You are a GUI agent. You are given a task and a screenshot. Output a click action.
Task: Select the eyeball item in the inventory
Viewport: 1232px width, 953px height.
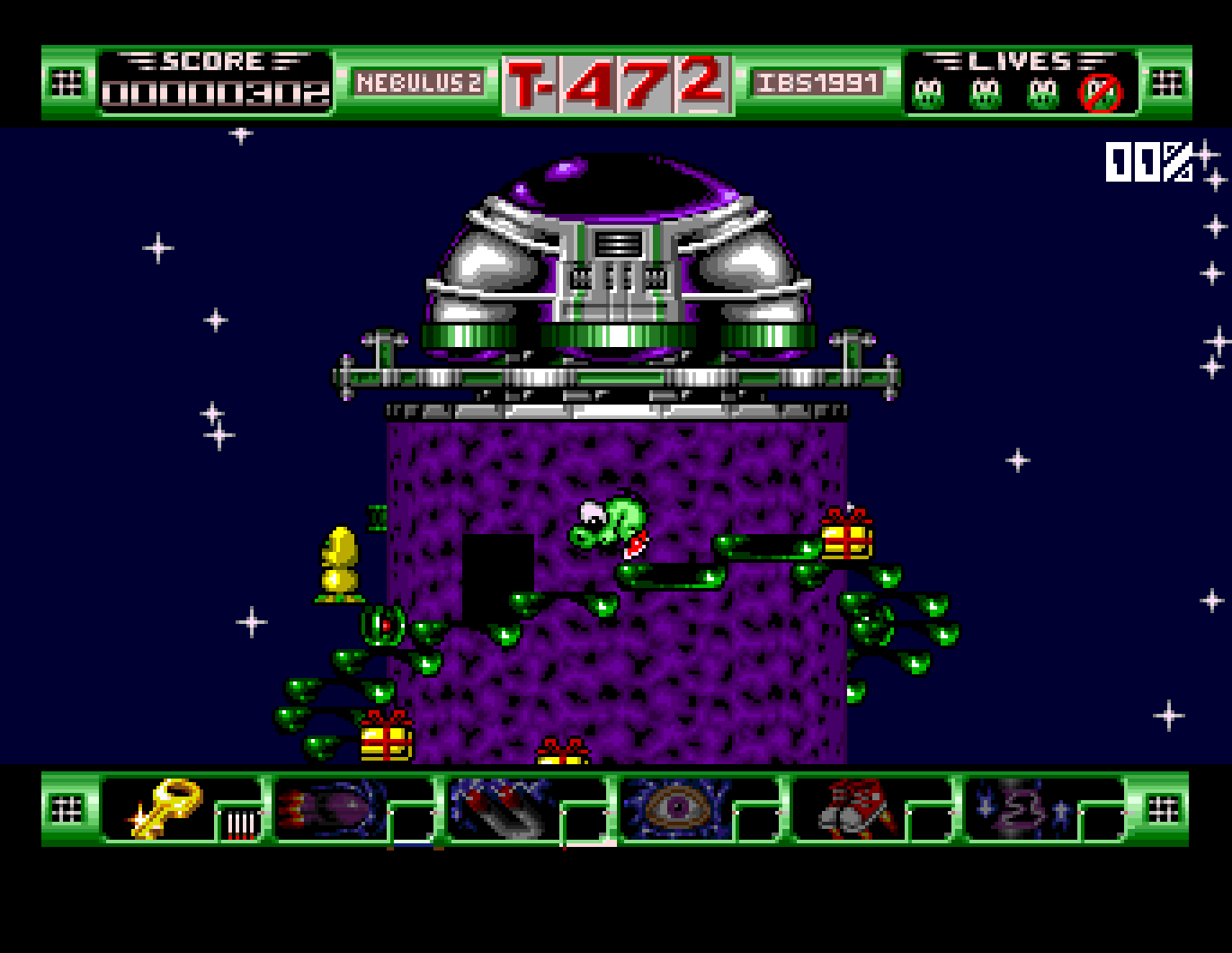(x=676, y=809)
